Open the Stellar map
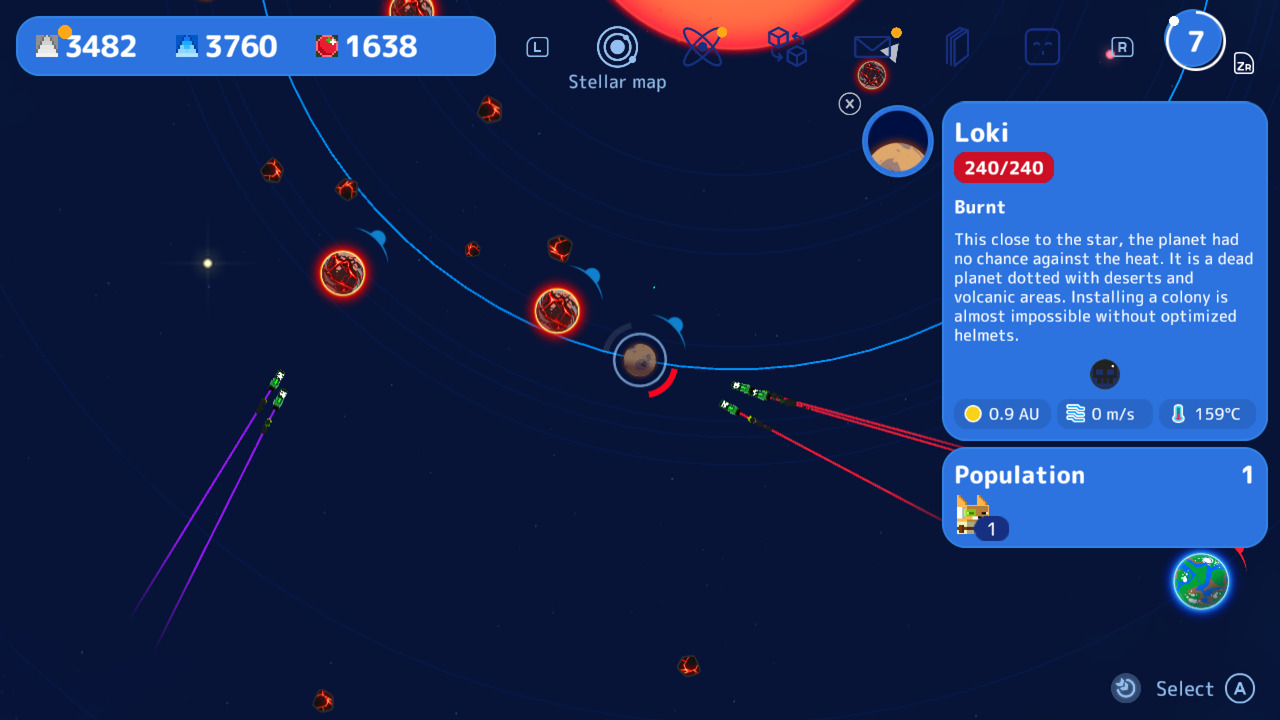The image size is (1280, 720). point(617,48)
